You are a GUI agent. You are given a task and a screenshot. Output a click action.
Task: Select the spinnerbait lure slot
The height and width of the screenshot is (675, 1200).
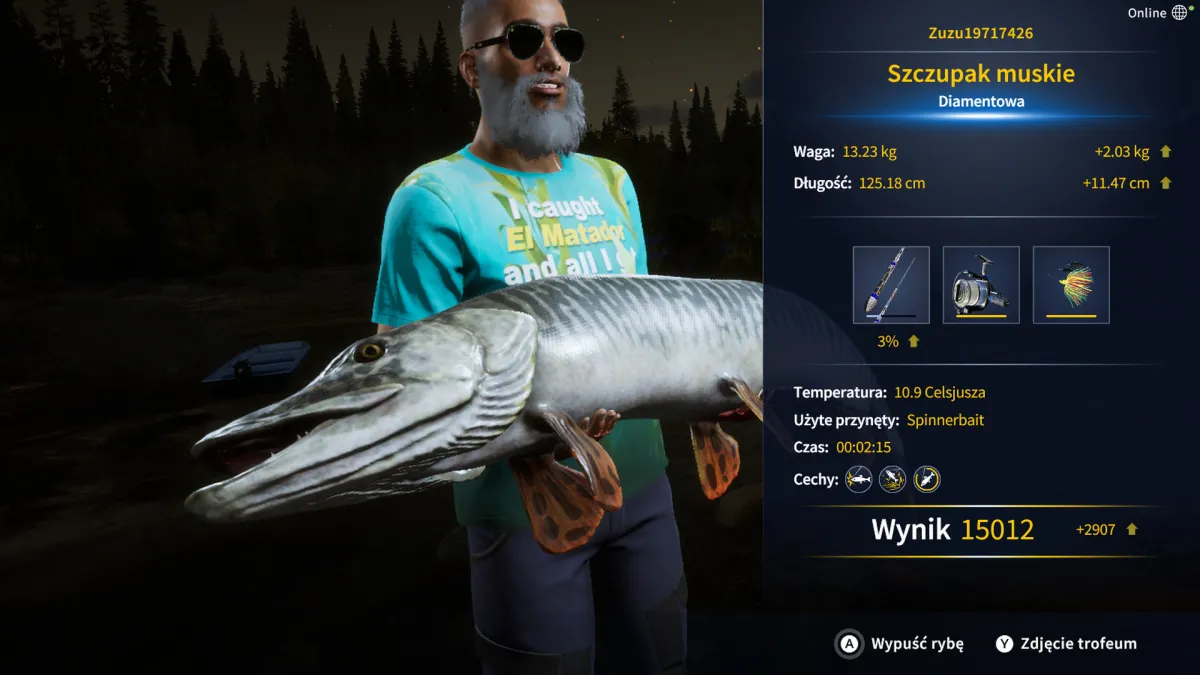pyautogui.click(x=1071, y=285)
